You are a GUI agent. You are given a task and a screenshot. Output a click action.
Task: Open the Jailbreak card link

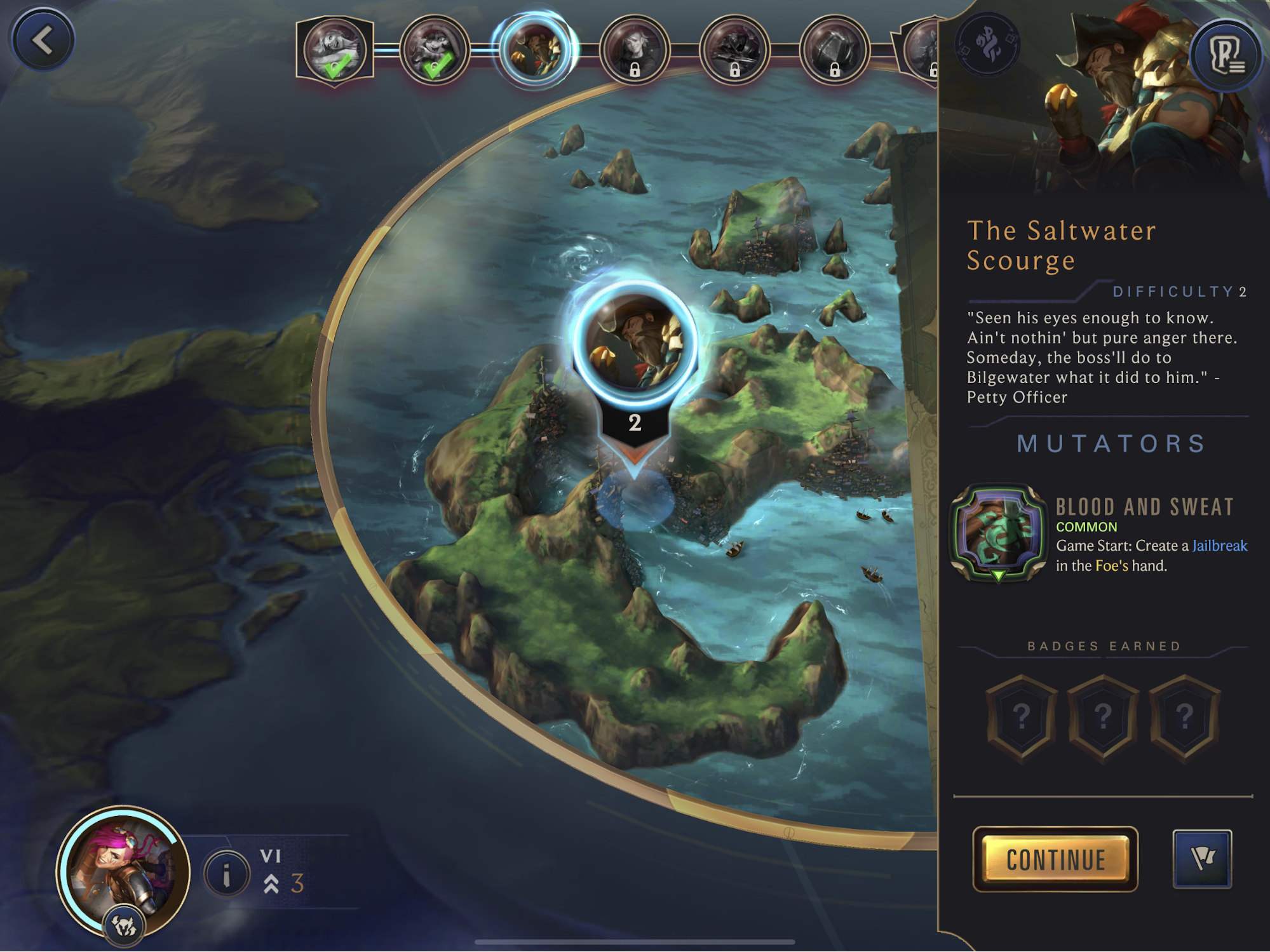1219,546
